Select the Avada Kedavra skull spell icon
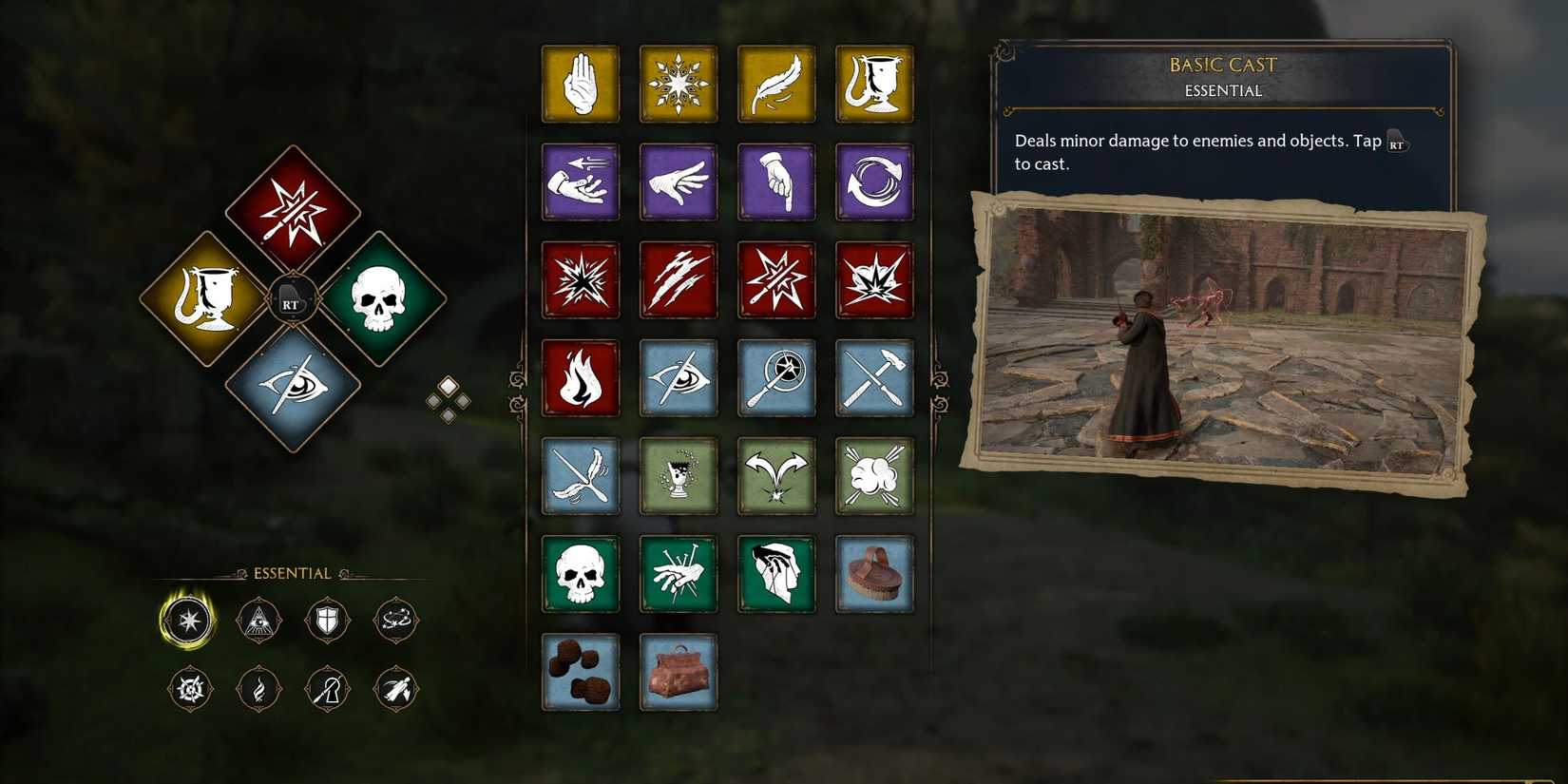Screen dimensions: 1568x784 pyautogui.click(x=581, y=575)
